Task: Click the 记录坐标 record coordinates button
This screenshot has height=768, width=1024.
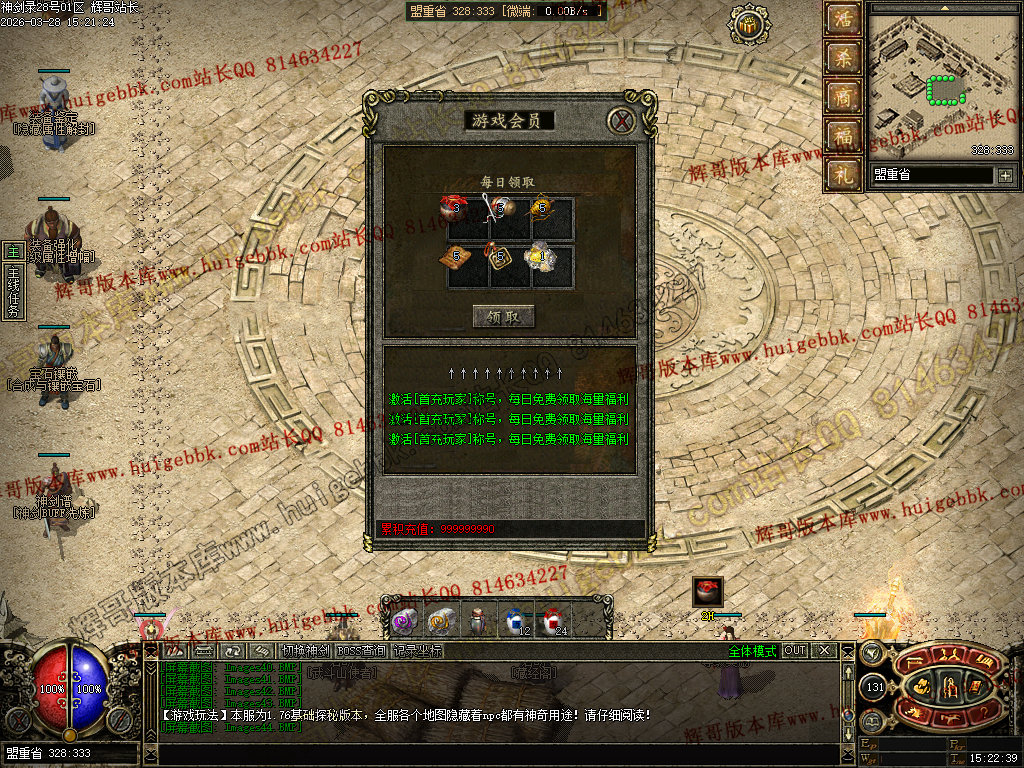Action: [x=417, y=651]
